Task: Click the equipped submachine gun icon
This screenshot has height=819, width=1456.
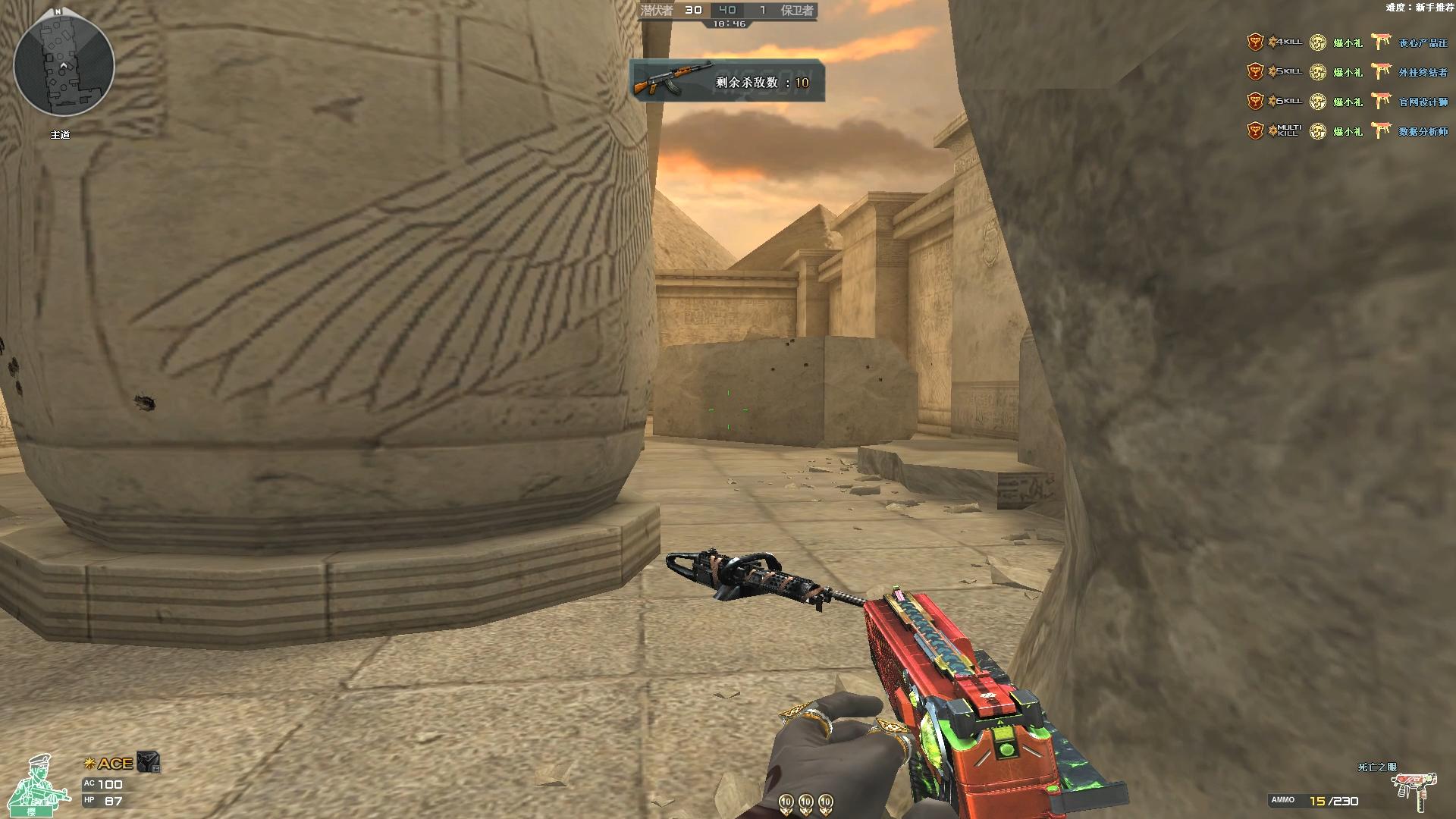Action: click(x=1417, y=791)
